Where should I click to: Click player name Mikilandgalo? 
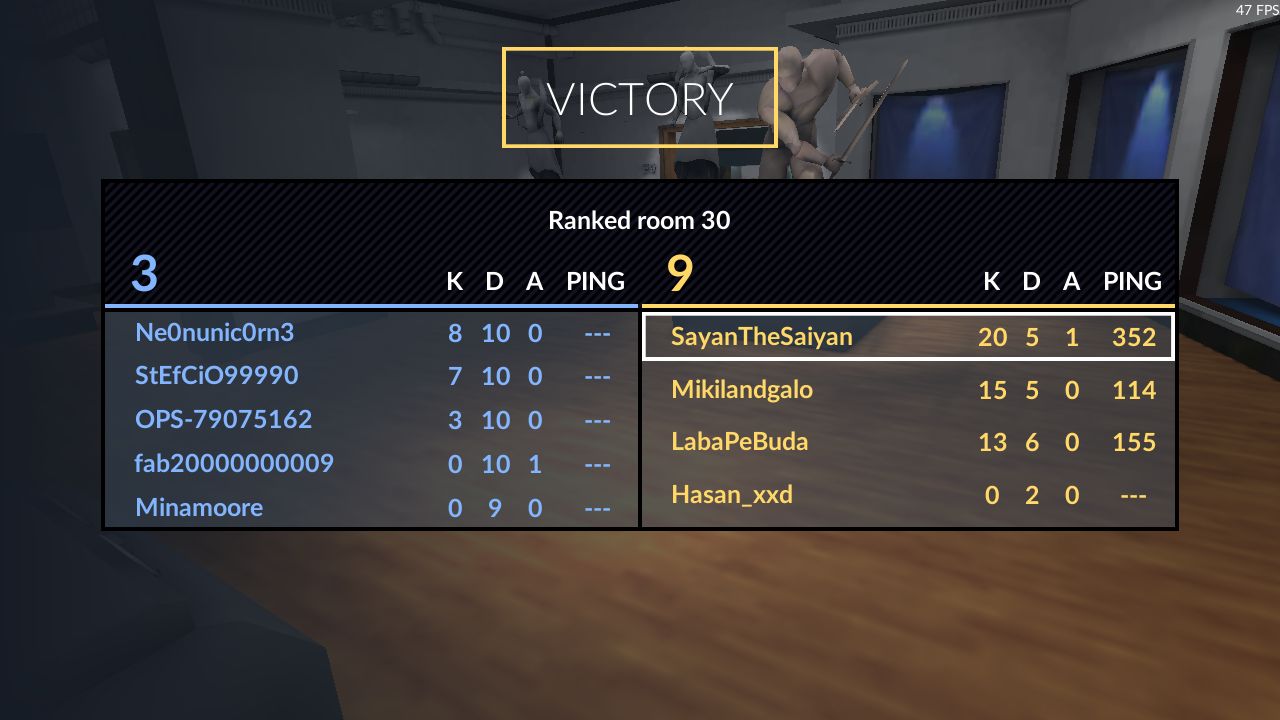click(x=740, y=390)
